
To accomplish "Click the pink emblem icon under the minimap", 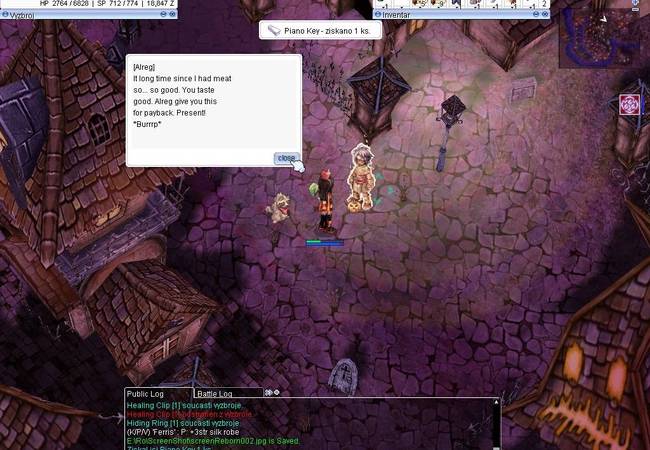I will point(629,103).
